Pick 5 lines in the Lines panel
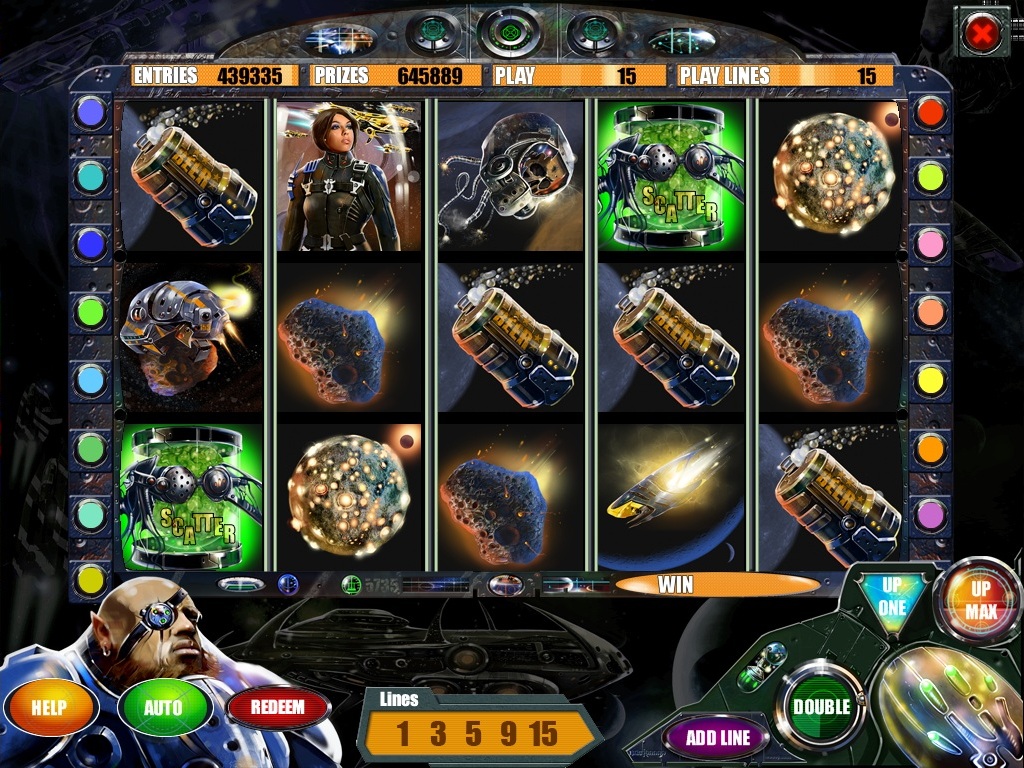1024x768 pixels. coord(472,734)
